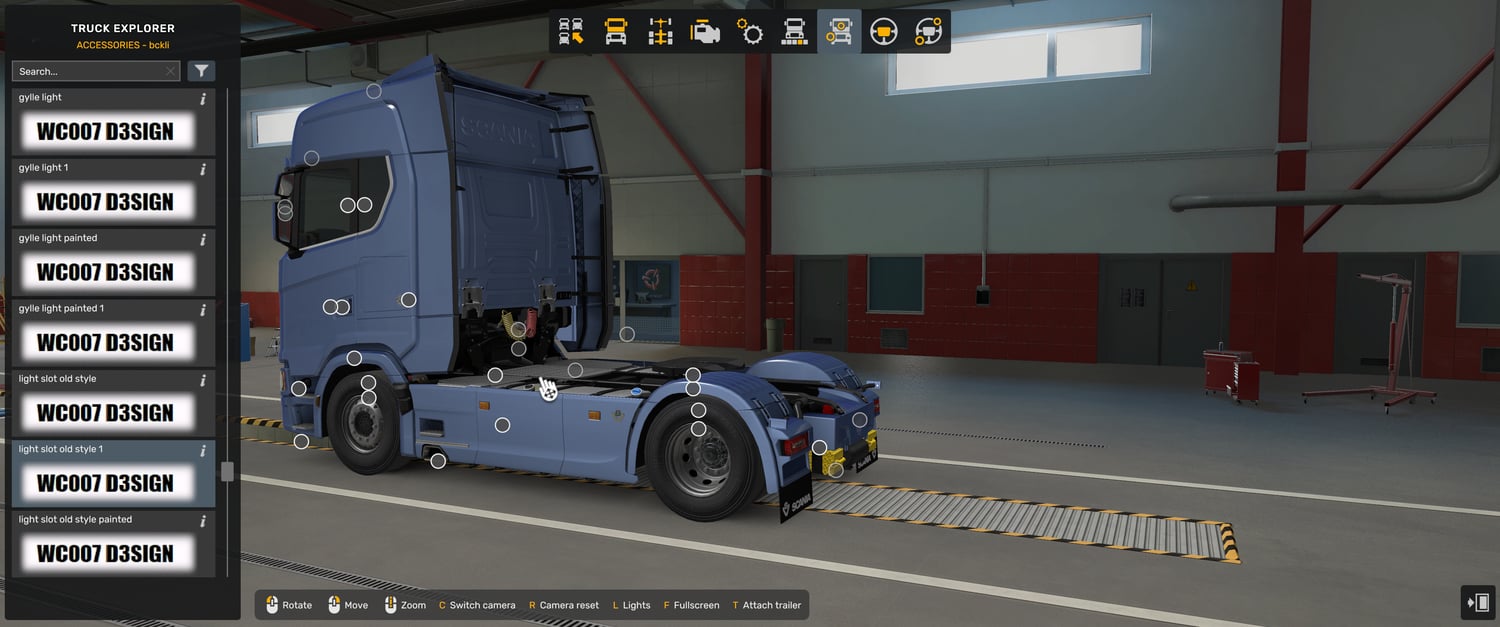The image size is (1500, 627).
Task: Switch to the cabin category icon
Action: (616, 32)
